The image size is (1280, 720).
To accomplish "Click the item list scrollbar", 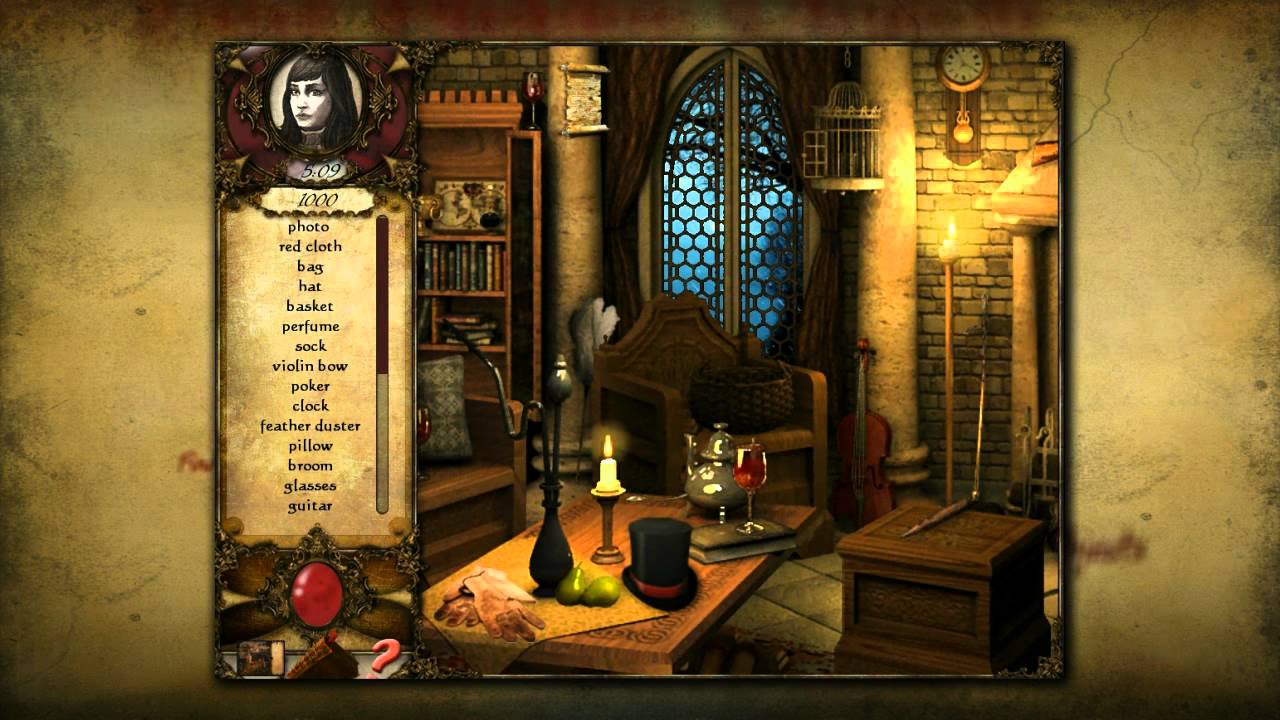I will click(382, 365).
